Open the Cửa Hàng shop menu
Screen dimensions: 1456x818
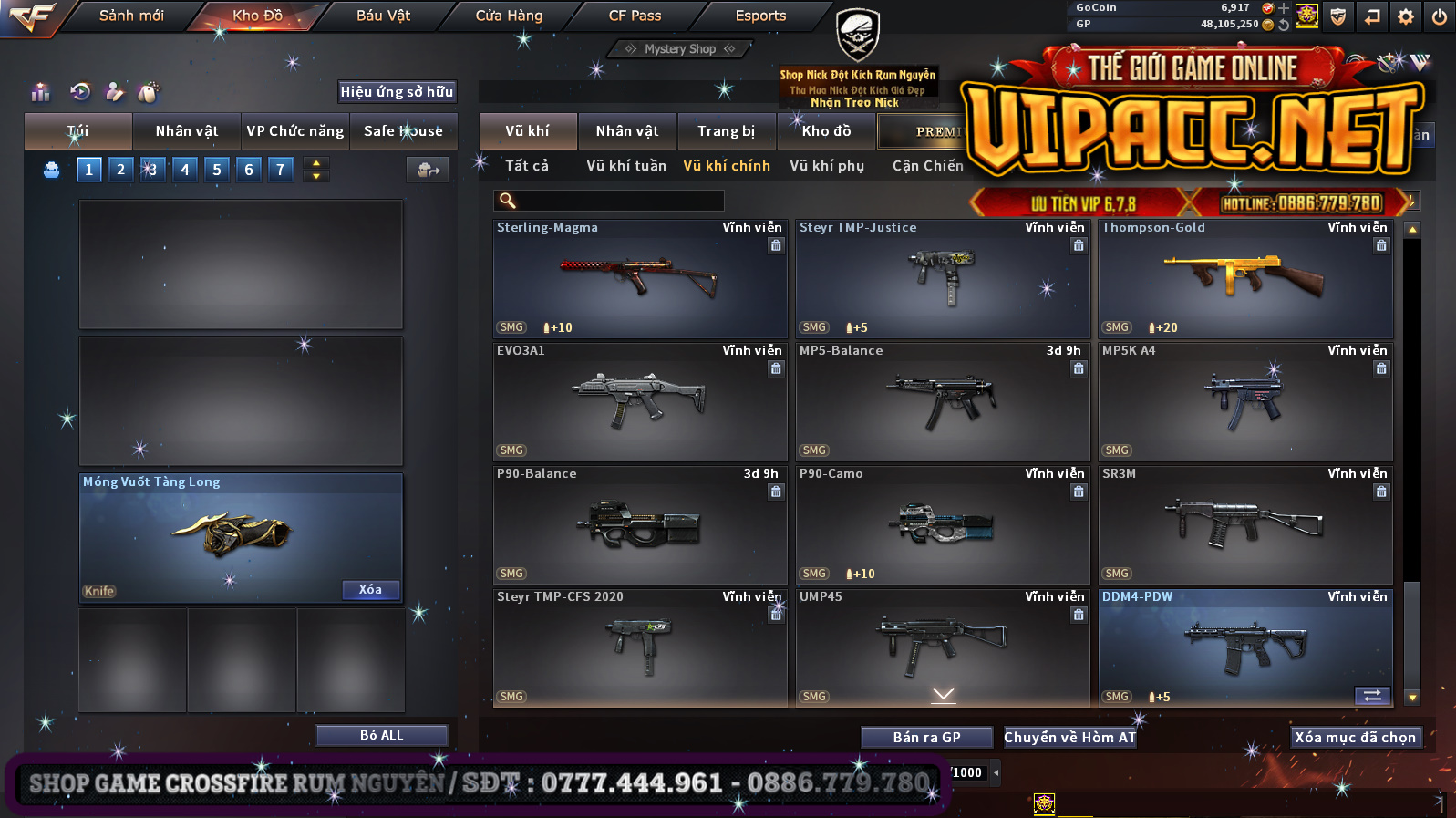click(x=509, y=16)
